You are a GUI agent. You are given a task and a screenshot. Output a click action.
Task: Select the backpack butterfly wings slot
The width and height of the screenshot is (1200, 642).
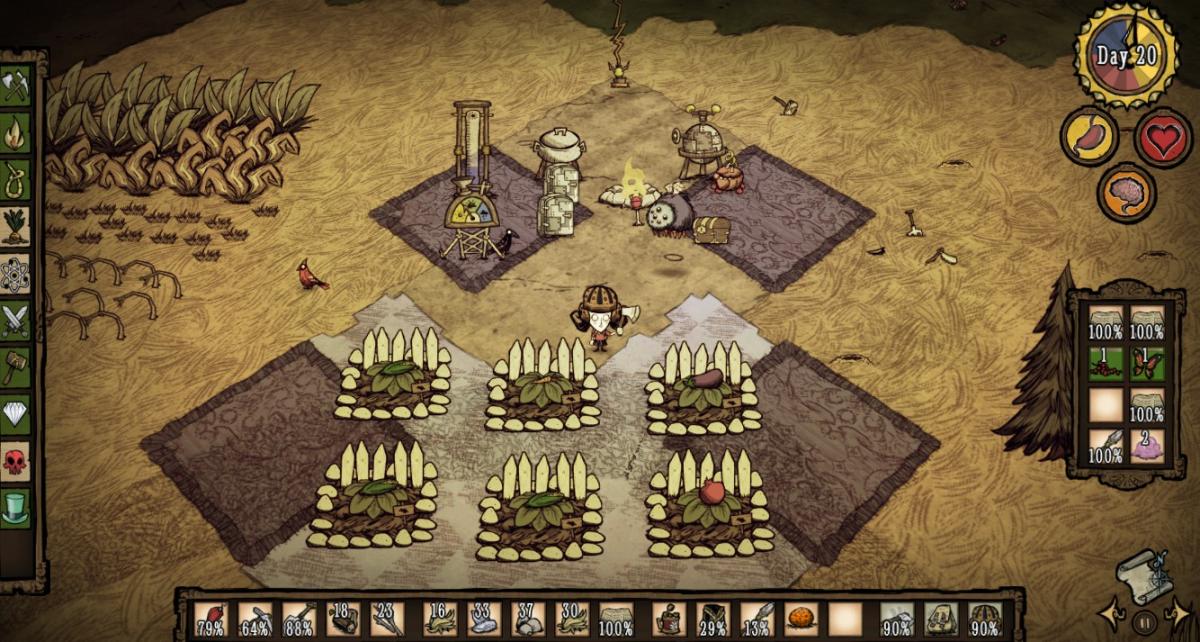(1147, 363)
